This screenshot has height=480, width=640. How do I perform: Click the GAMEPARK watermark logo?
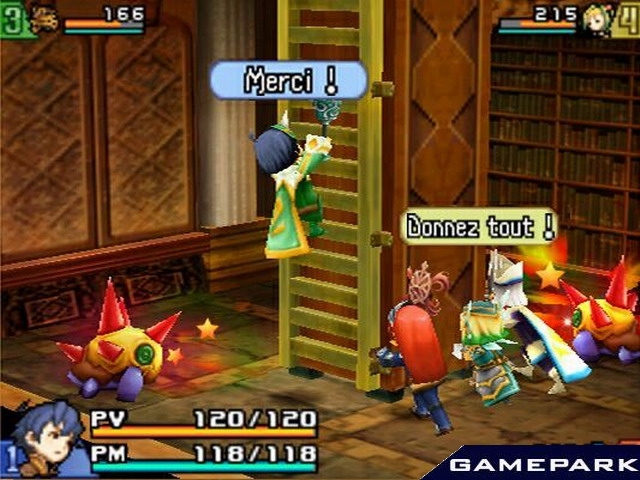(540, 465)
